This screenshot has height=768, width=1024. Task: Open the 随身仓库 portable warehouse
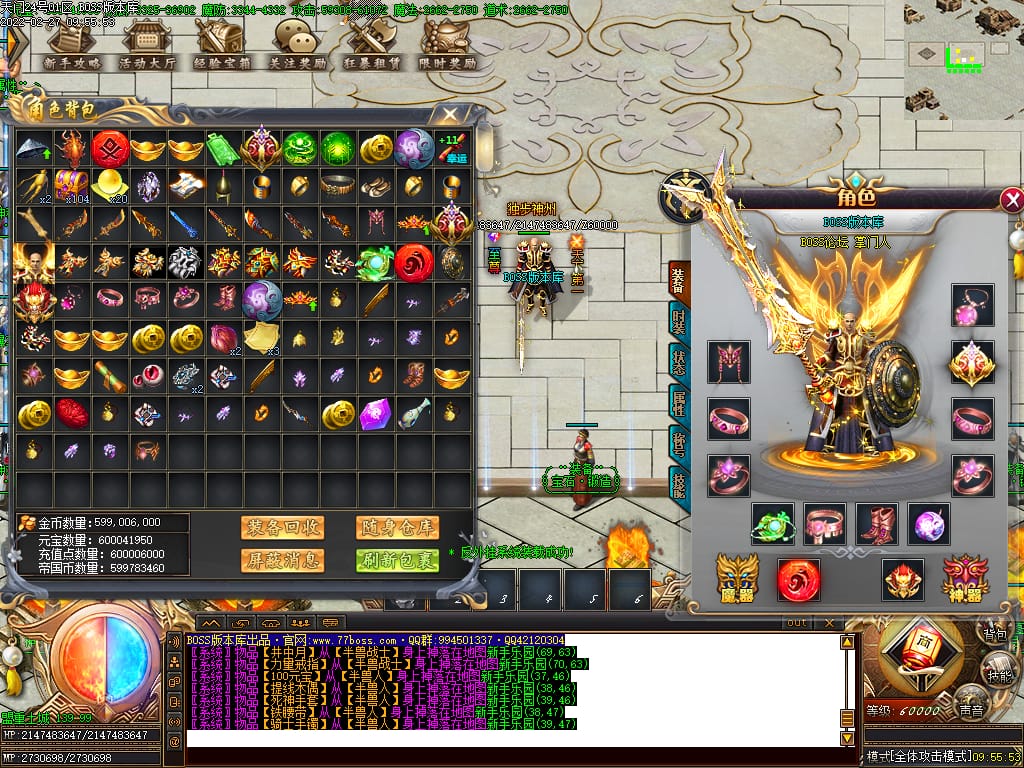397,527
